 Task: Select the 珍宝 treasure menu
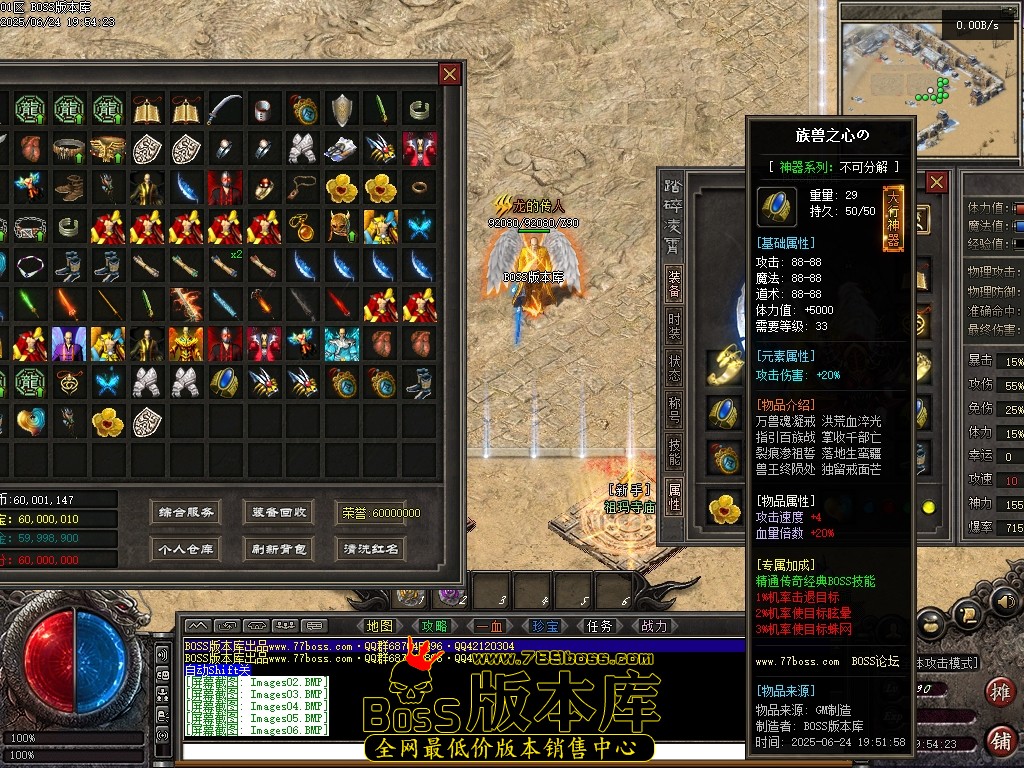tap(545, 626)
